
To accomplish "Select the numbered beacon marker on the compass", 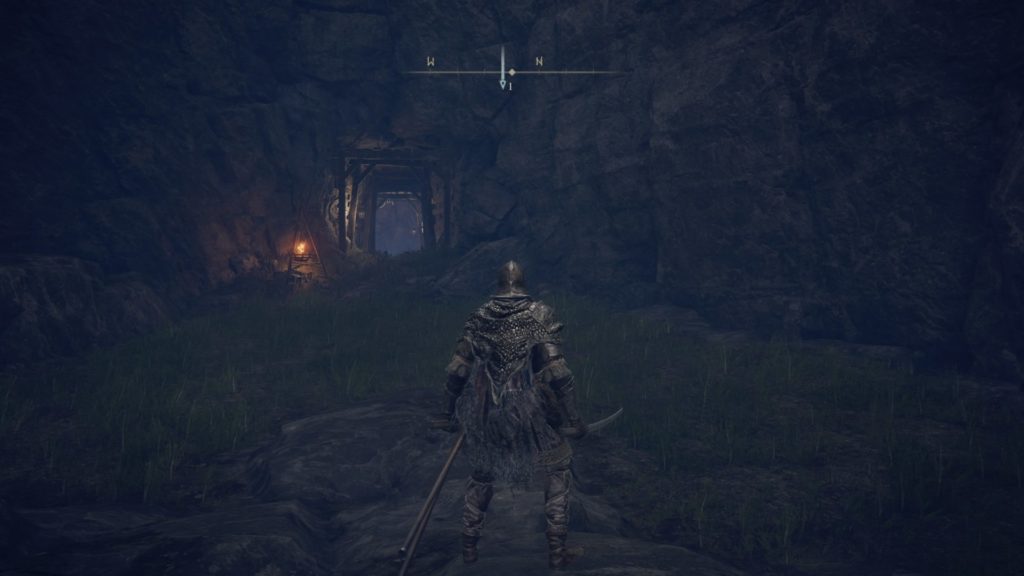I will click(504, 86).
